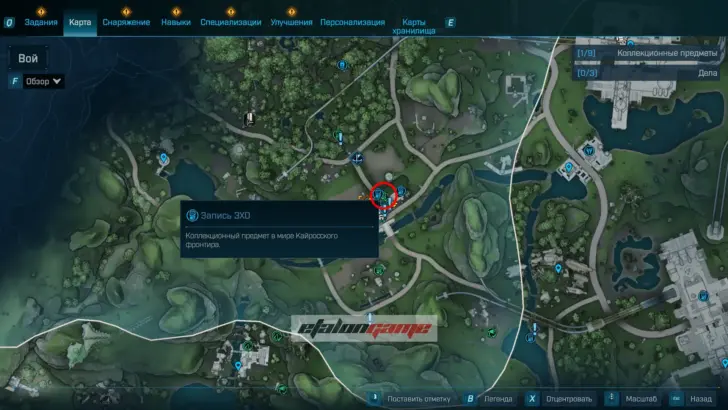
Task: Open the Снаряжение tab
Action: pos(126,21)
